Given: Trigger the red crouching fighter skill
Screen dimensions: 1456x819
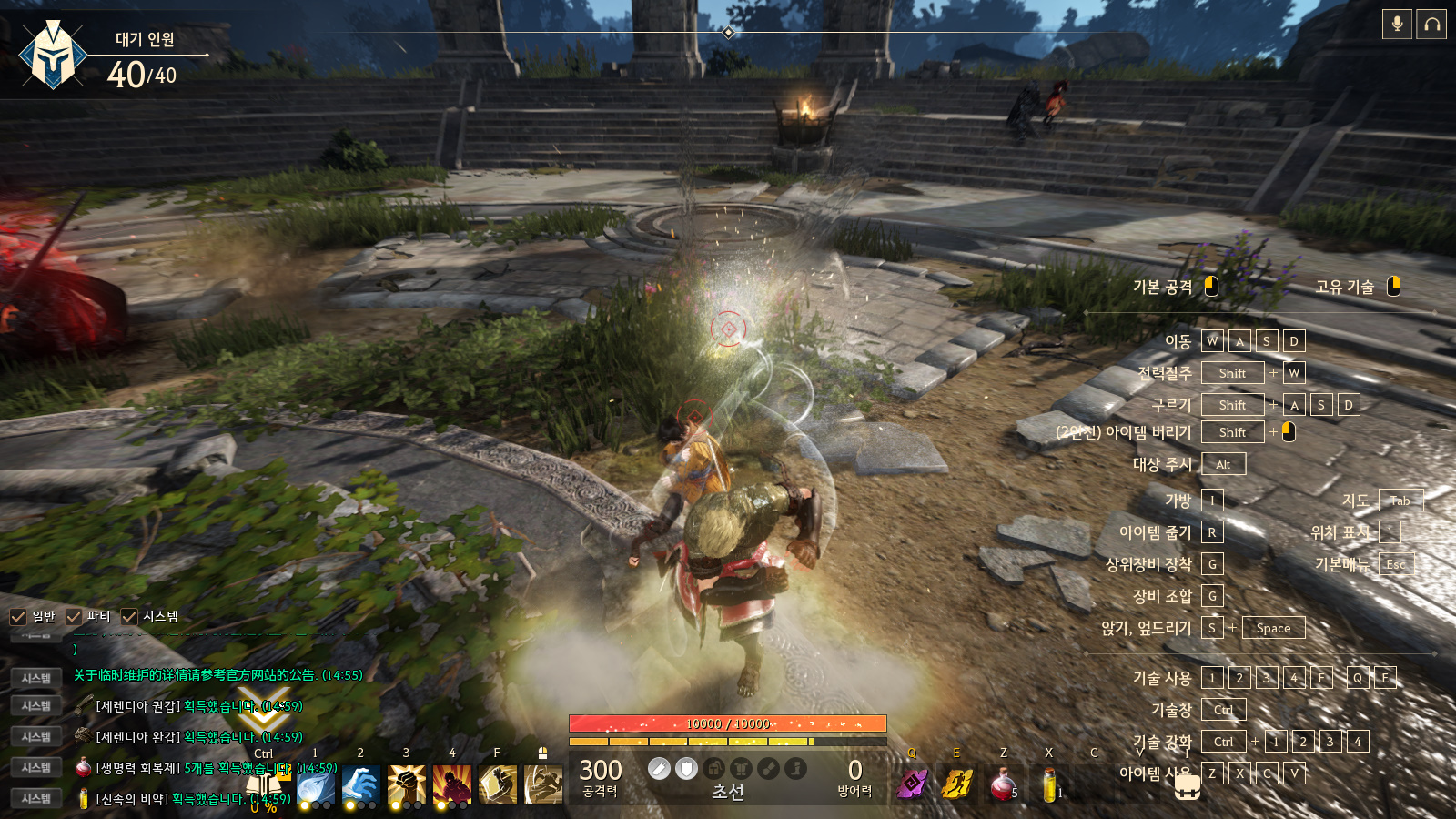Looking at the screenshot, I should 452,784.
